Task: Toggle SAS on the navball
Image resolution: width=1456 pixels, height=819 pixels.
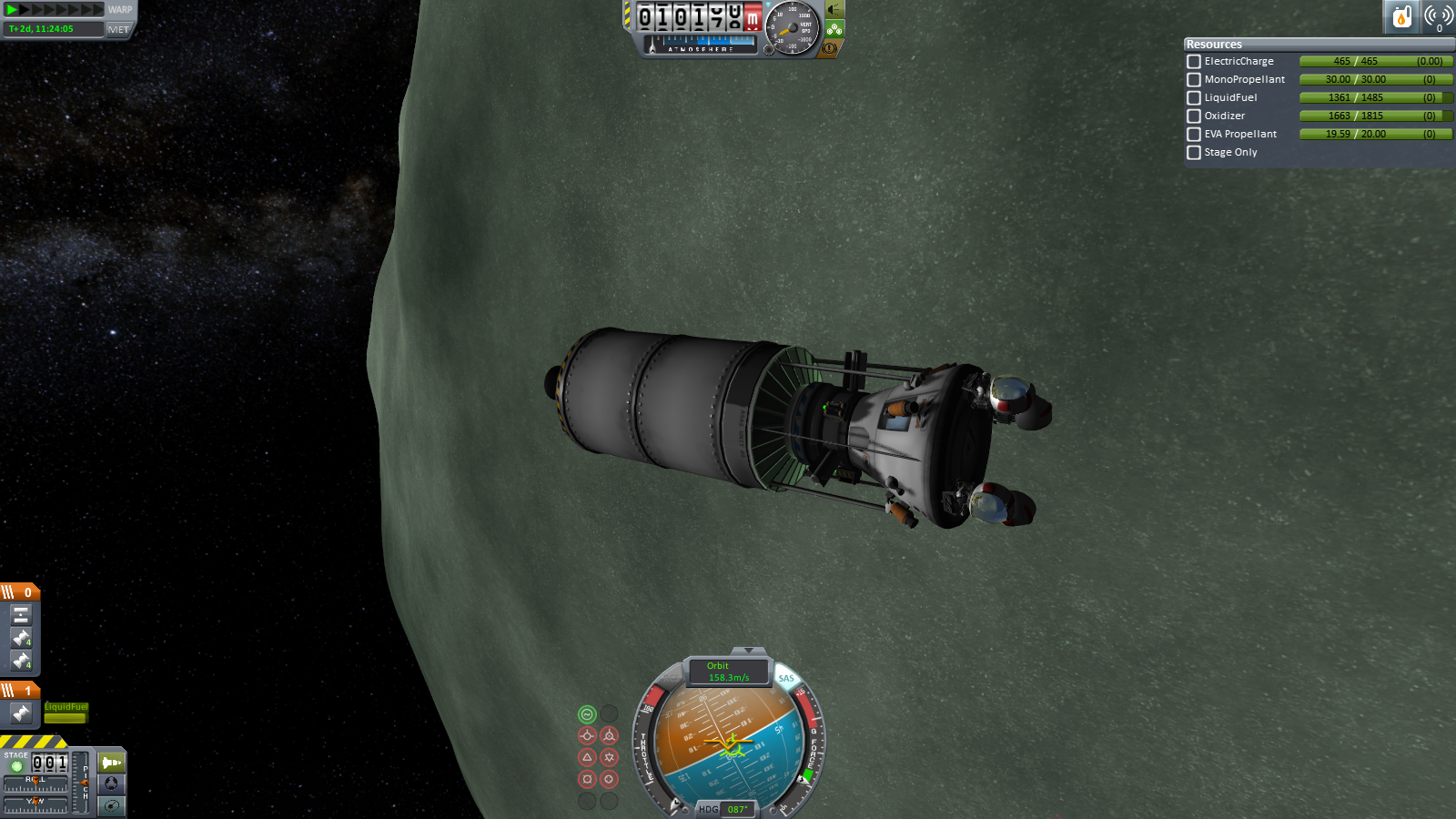Action: coord(786,679)
